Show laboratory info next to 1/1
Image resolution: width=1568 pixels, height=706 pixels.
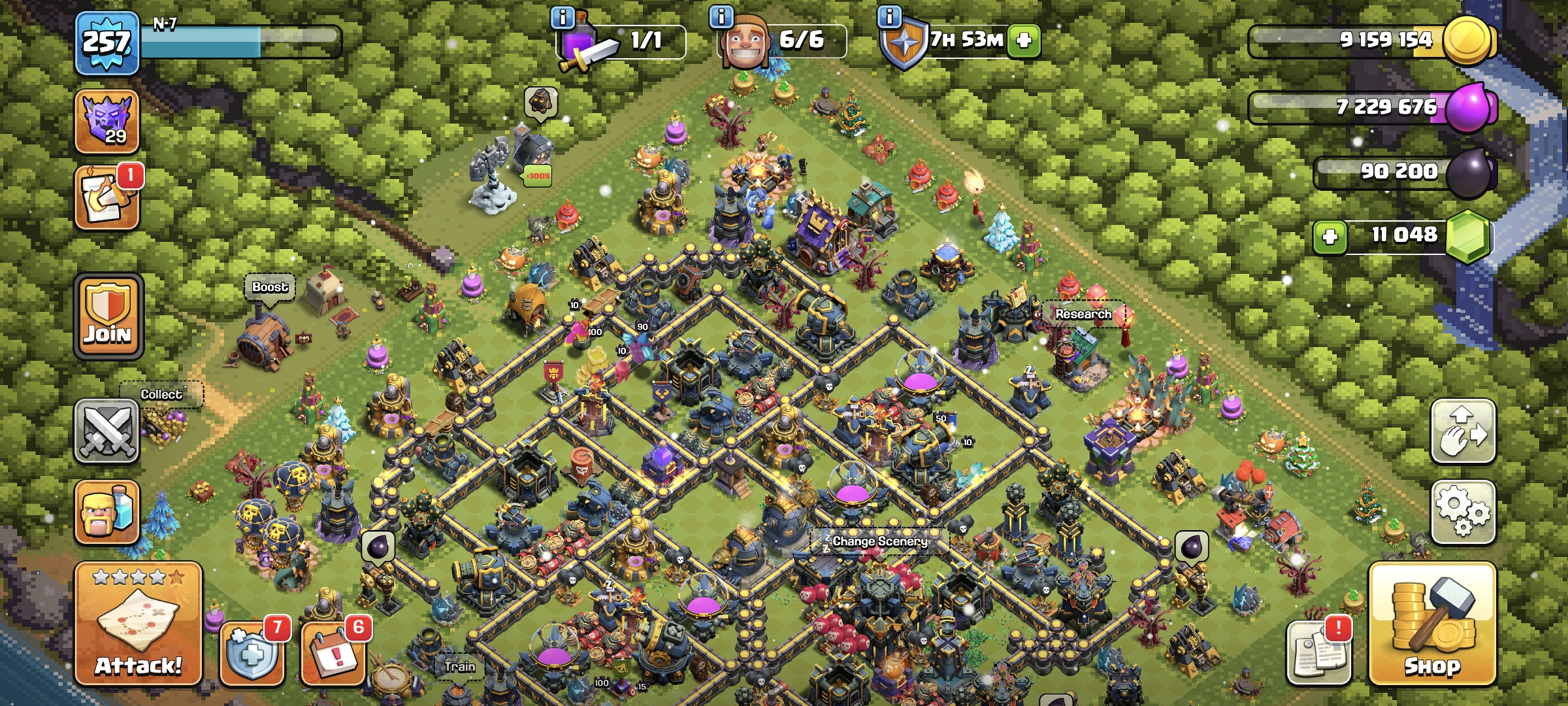(x=563, y=17)
